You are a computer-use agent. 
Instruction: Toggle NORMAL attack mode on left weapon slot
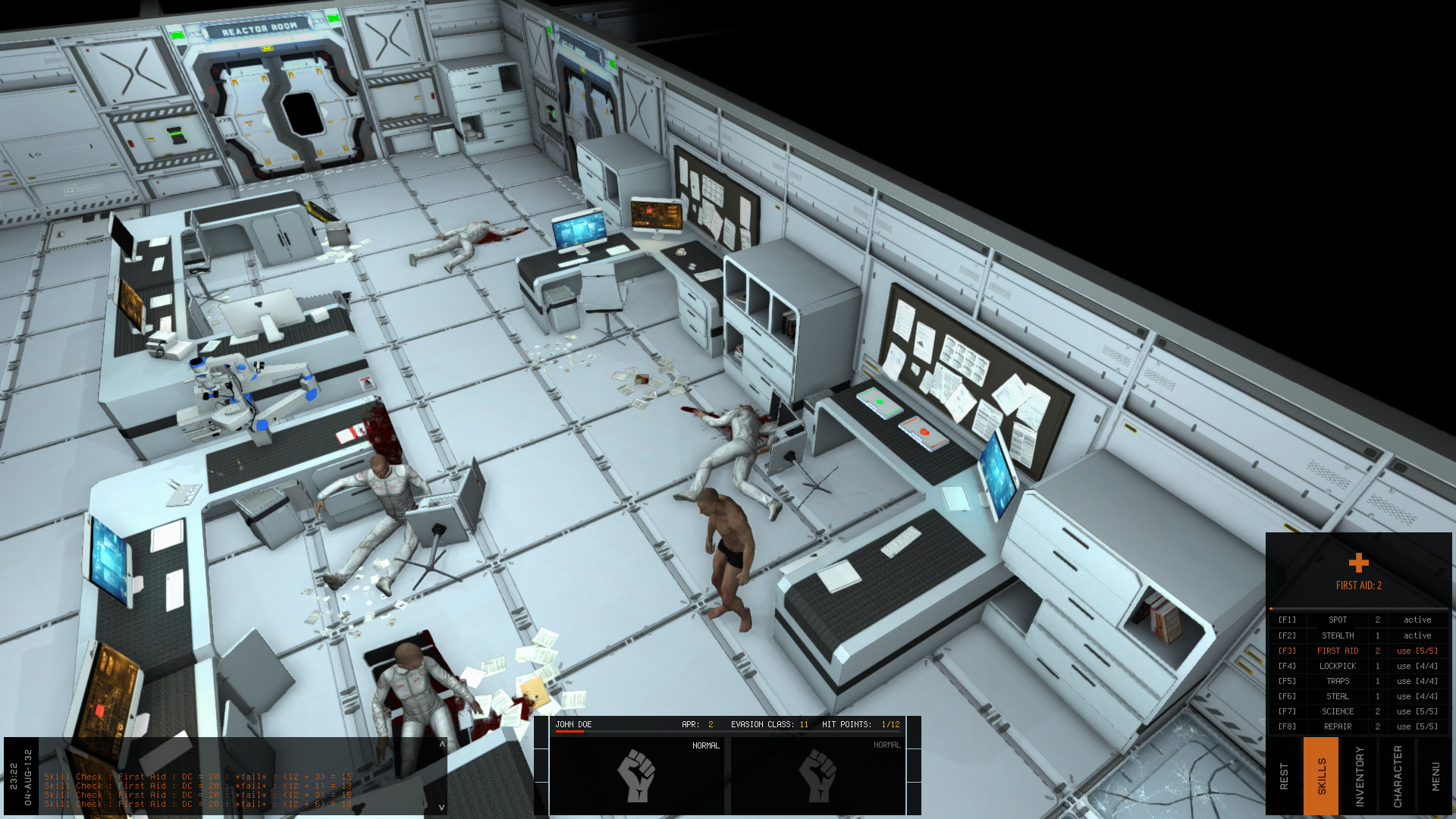coord(704,745)
